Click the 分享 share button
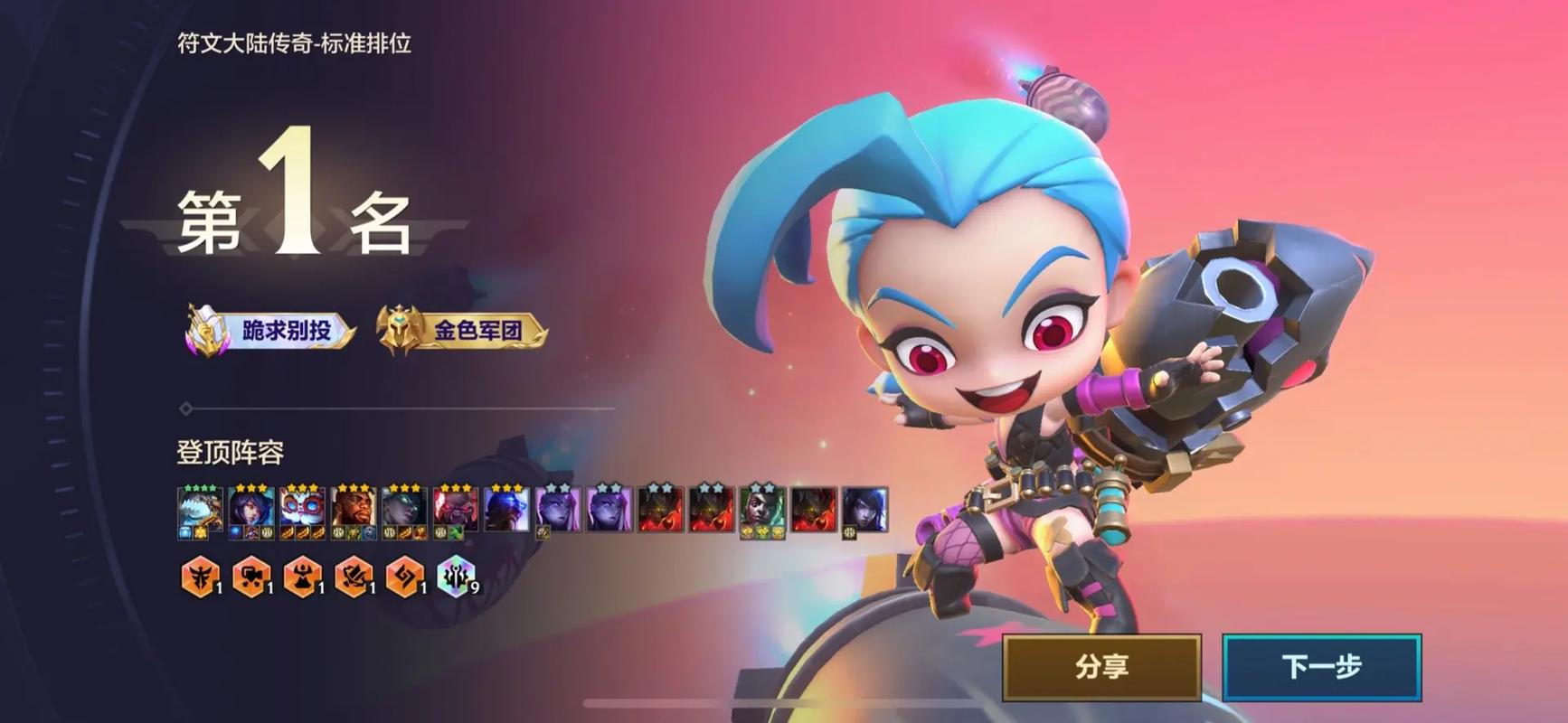 coord(1101,667)
